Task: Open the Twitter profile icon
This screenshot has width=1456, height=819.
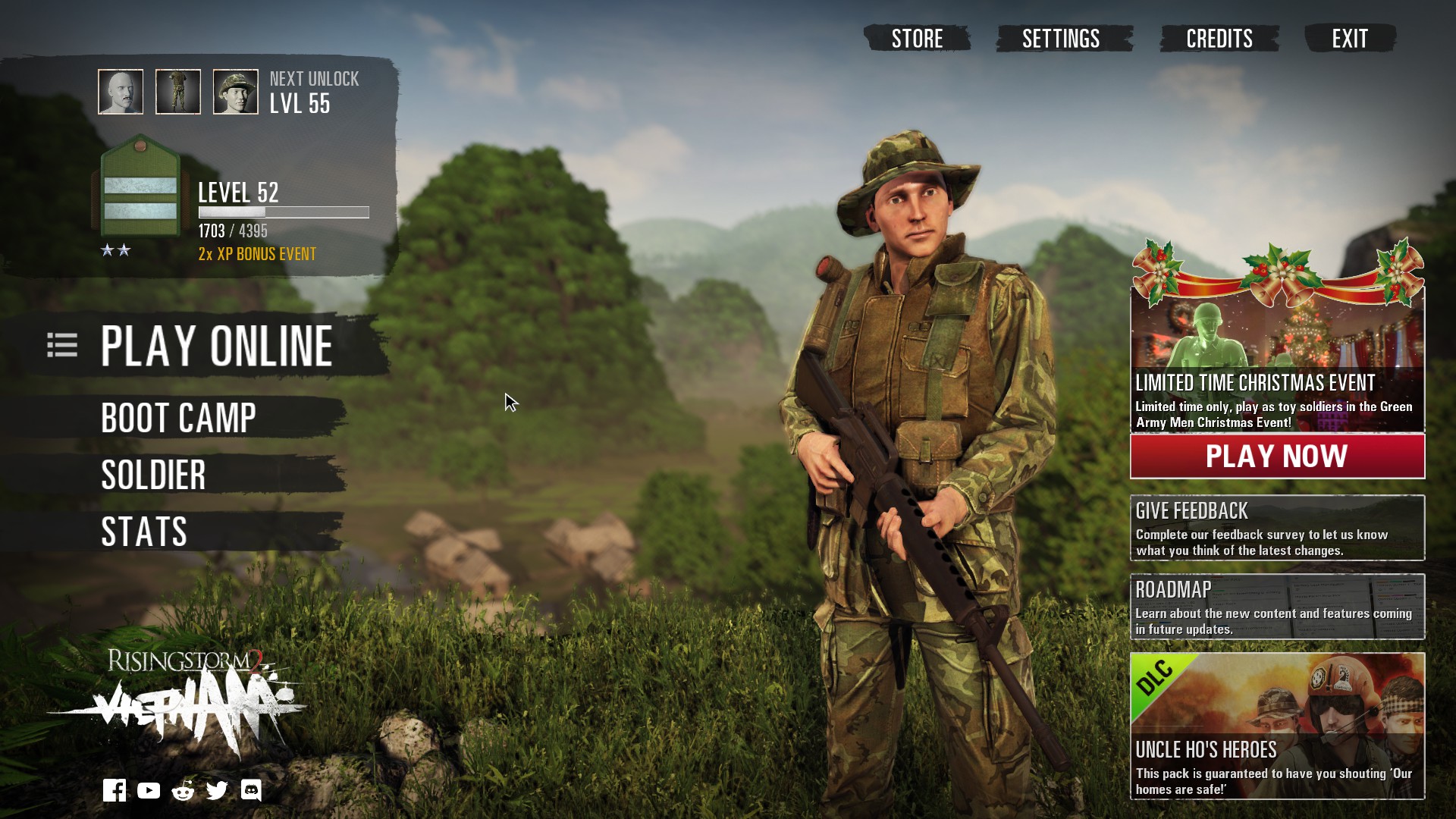Action: click(x=217, y=791)
